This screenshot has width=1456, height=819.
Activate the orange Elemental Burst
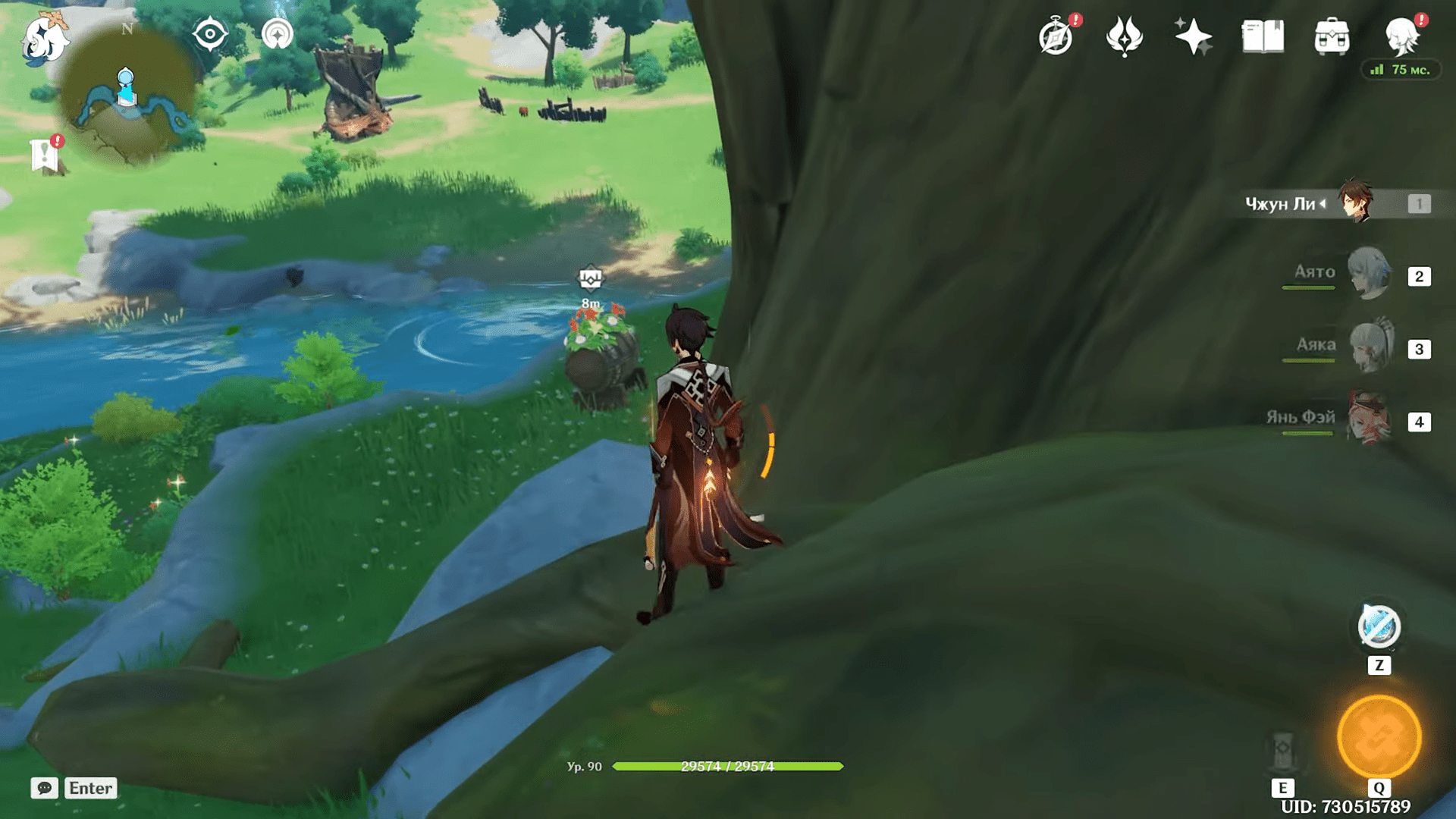pyautogui.click(x=1379, y=736)
